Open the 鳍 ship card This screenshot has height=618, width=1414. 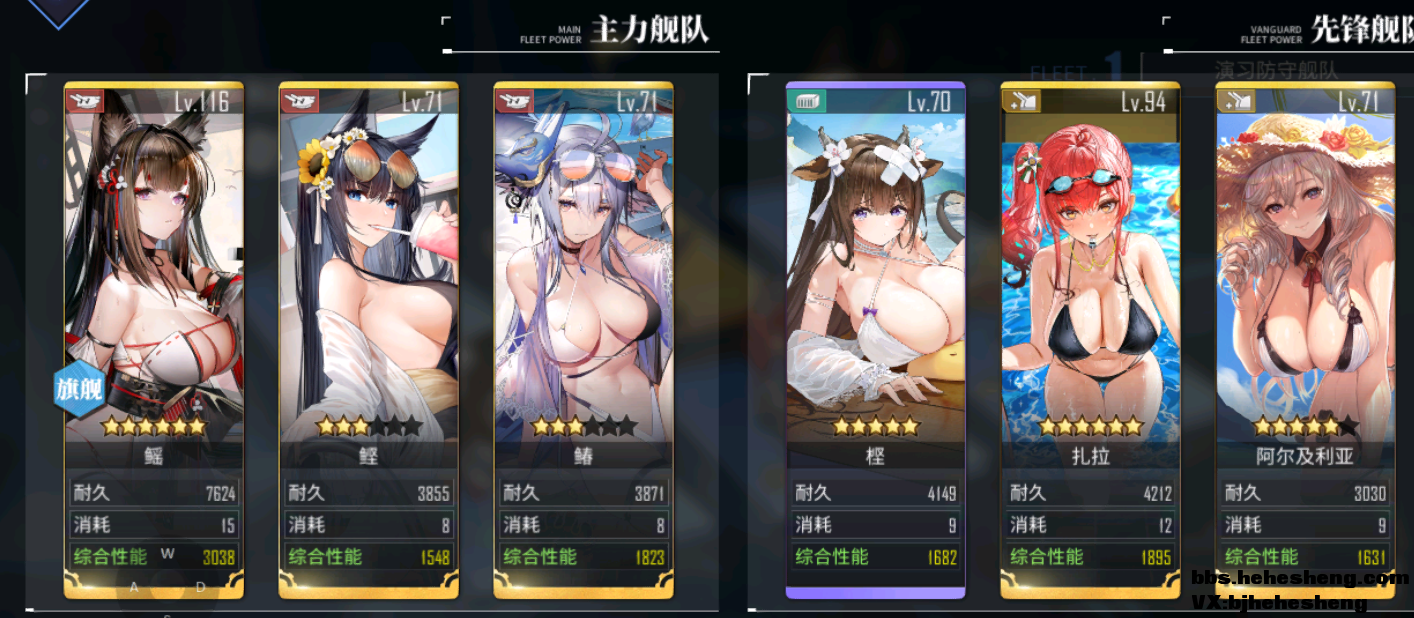583,300
